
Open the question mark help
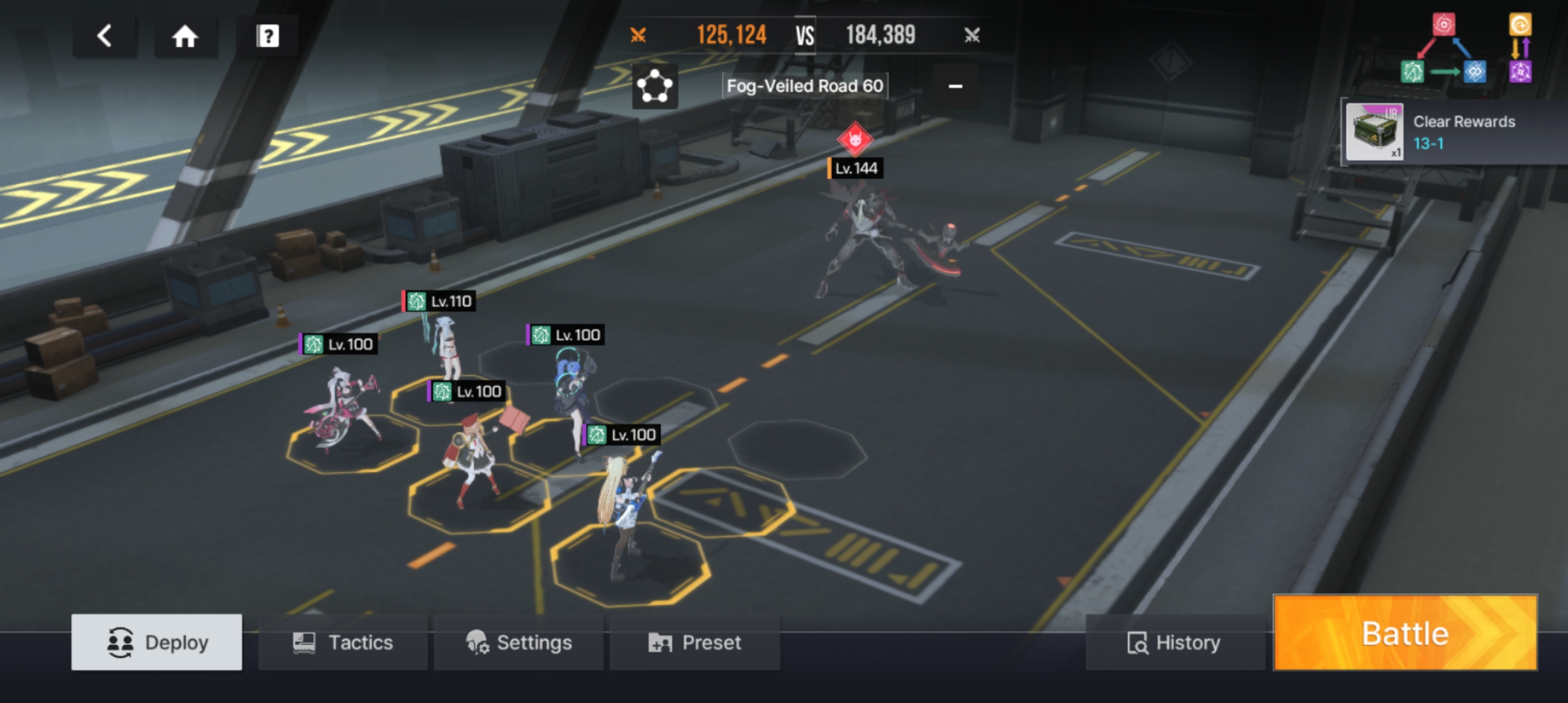point(267,36)
